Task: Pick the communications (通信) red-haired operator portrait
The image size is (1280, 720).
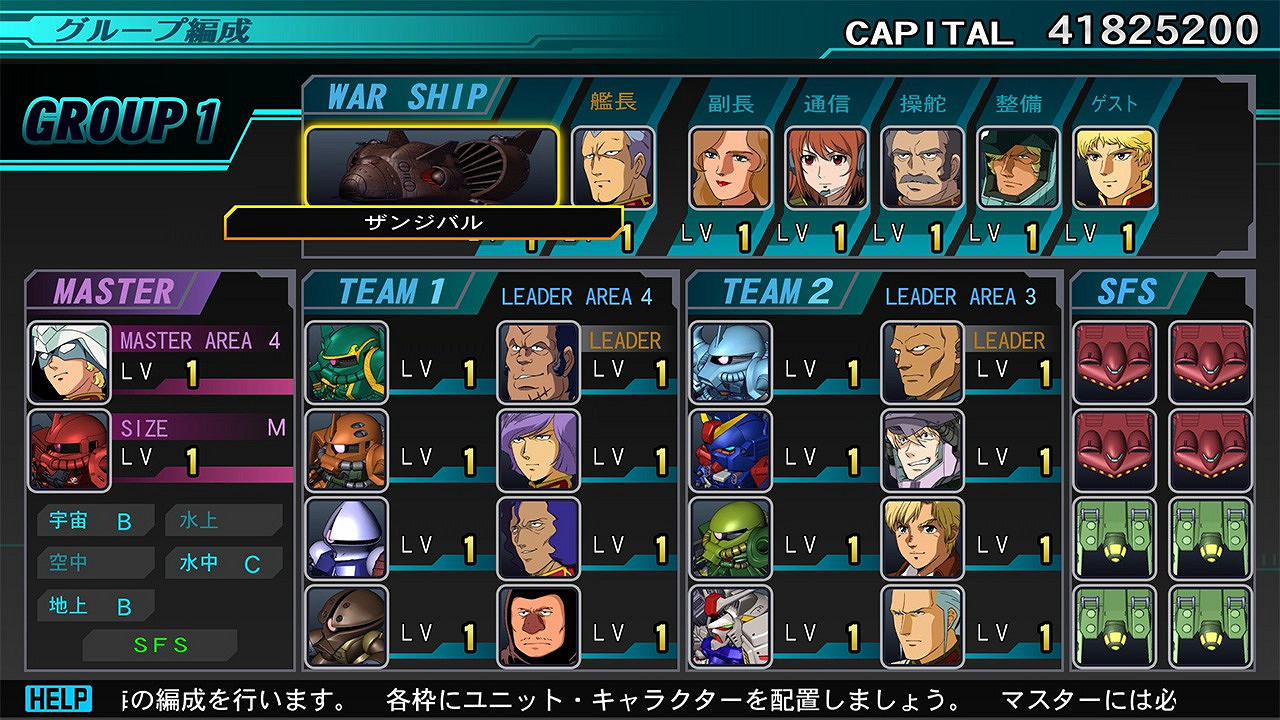Action: [826, 167]
